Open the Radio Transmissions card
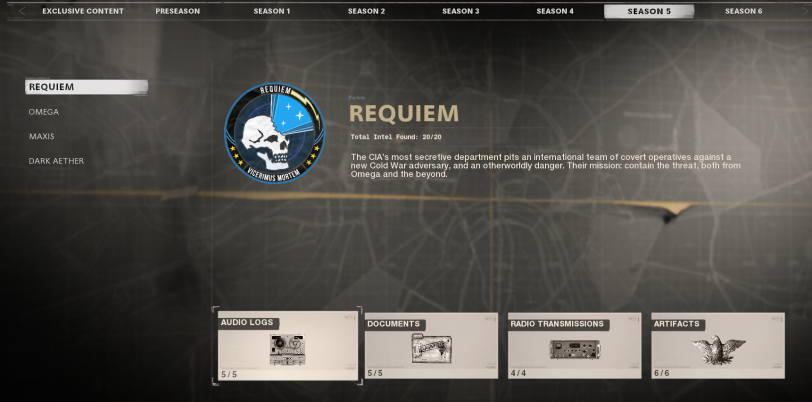The width and height of the screenshot is (812, 402). (574, 346)
